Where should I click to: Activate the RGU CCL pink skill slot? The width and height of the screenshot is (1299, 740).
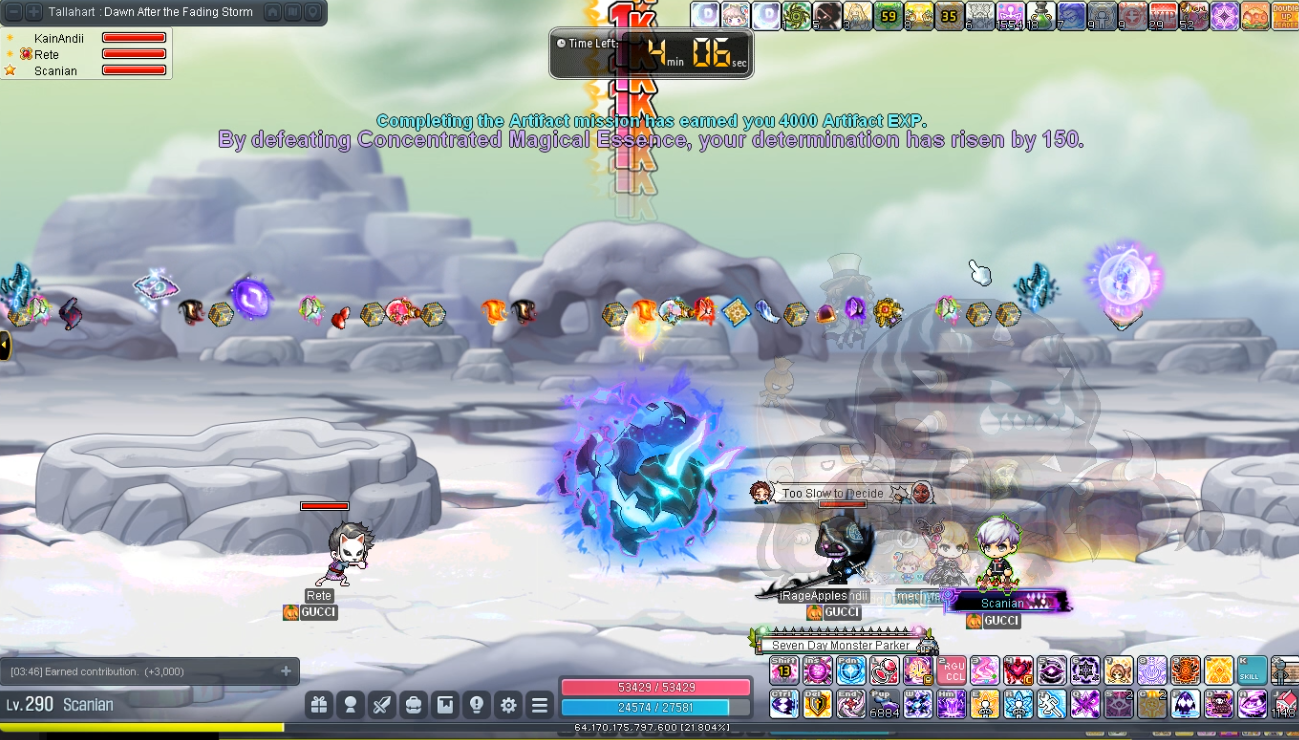click(x=952, y=670)
